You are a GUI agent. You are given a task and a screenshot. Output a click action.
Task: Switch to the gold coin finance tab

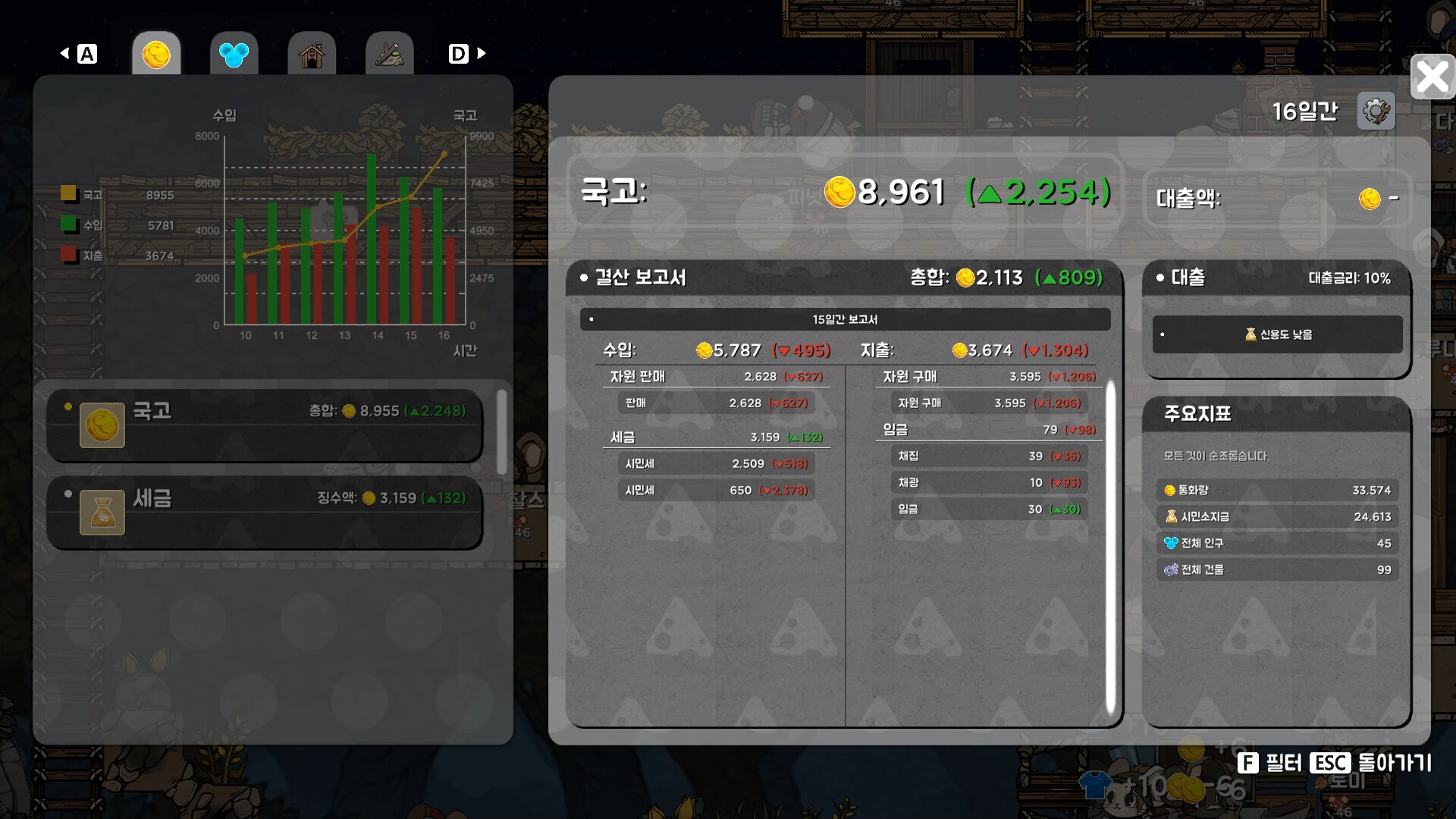156,54
